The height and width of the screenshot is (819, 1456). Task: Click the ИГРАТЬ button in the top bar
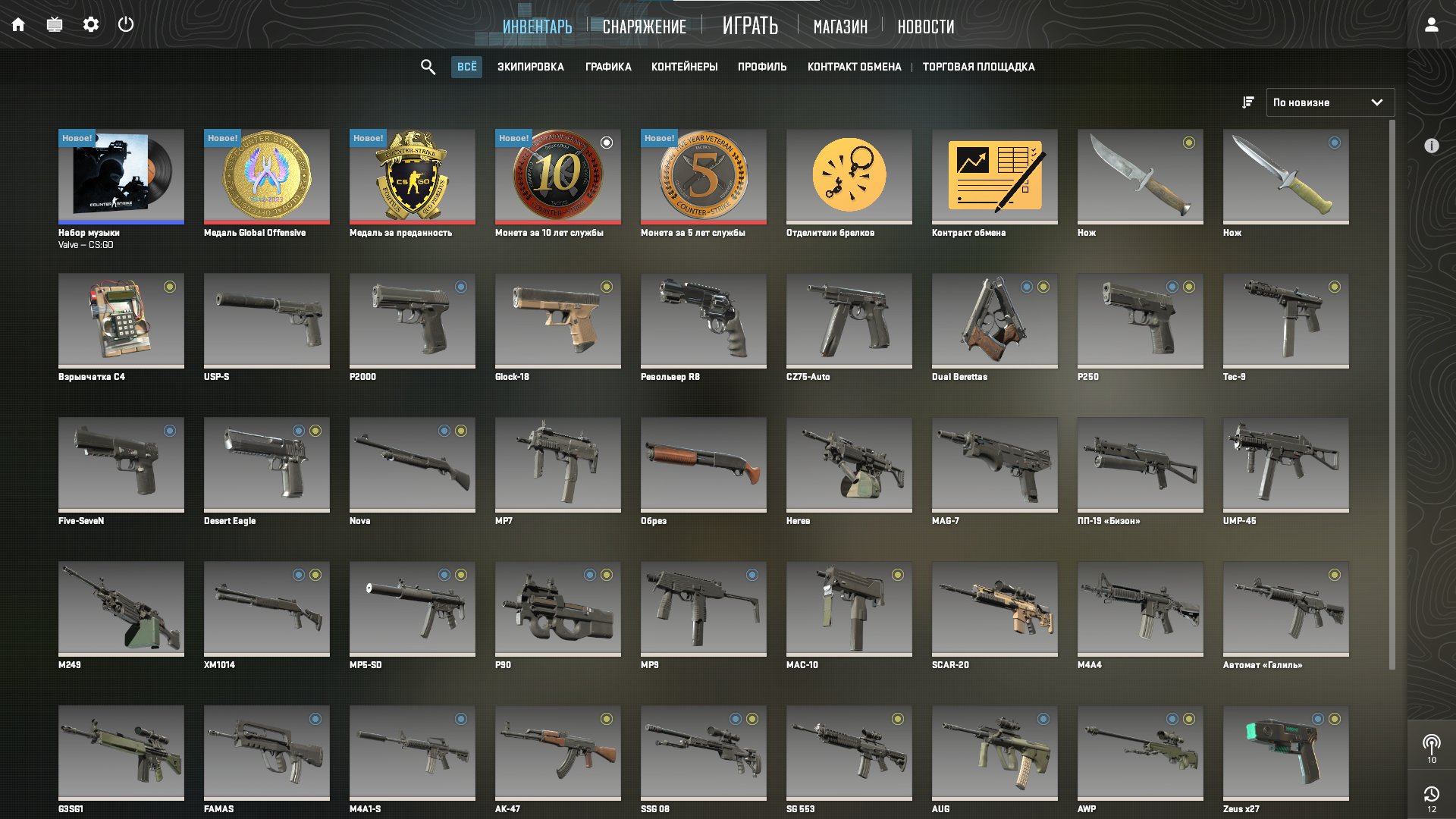(x=750, y=25)
